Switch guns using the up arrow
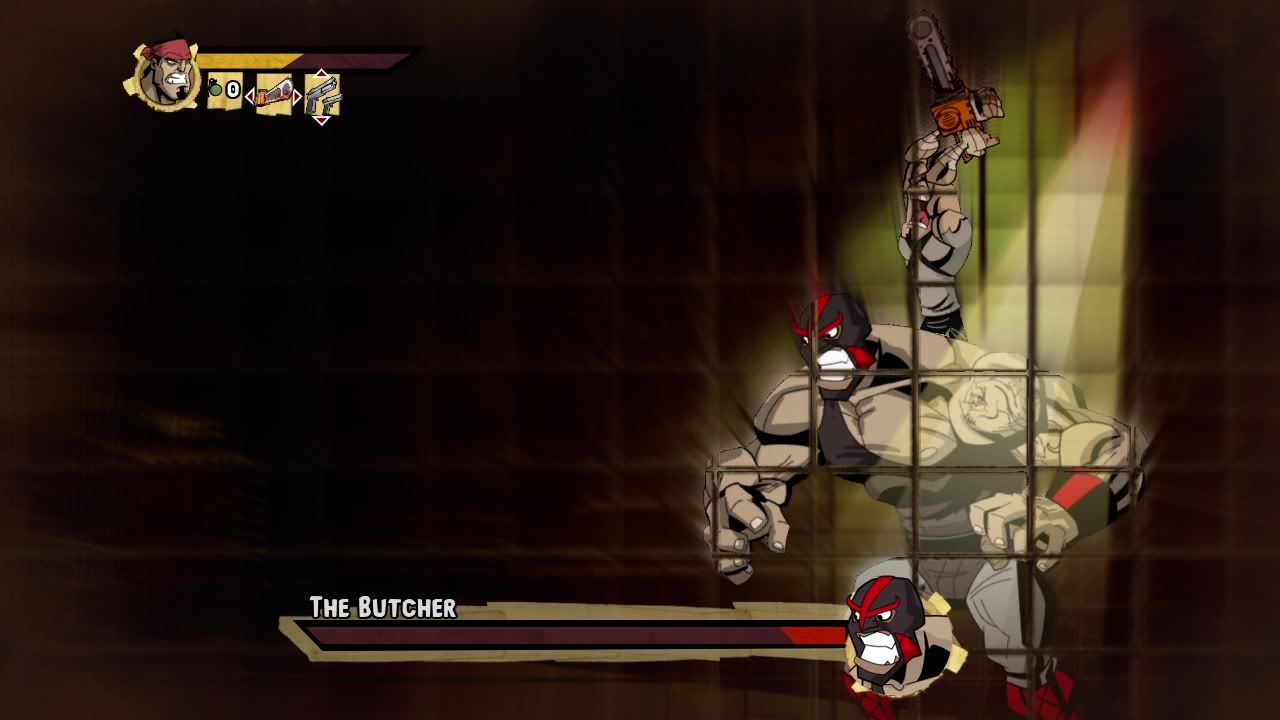The height and width of the screenshot is (720, 1280). (x=321, y=73)
